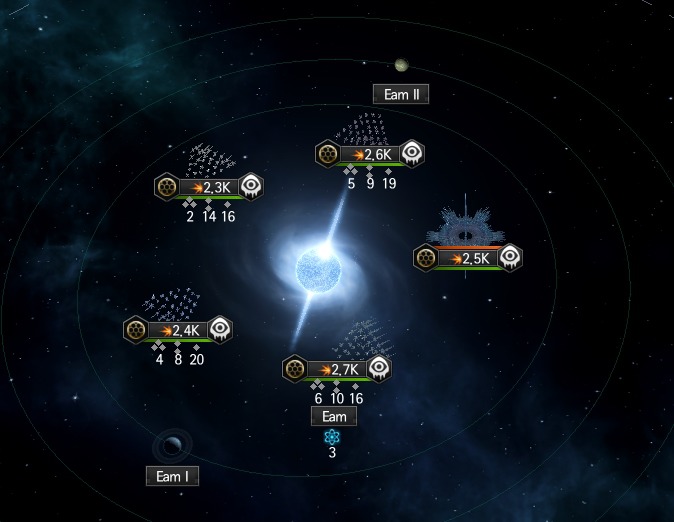Screen dimensions: 674x522
Task: Select the fleet with 2,3K power
Action: [x=210, y=187]
